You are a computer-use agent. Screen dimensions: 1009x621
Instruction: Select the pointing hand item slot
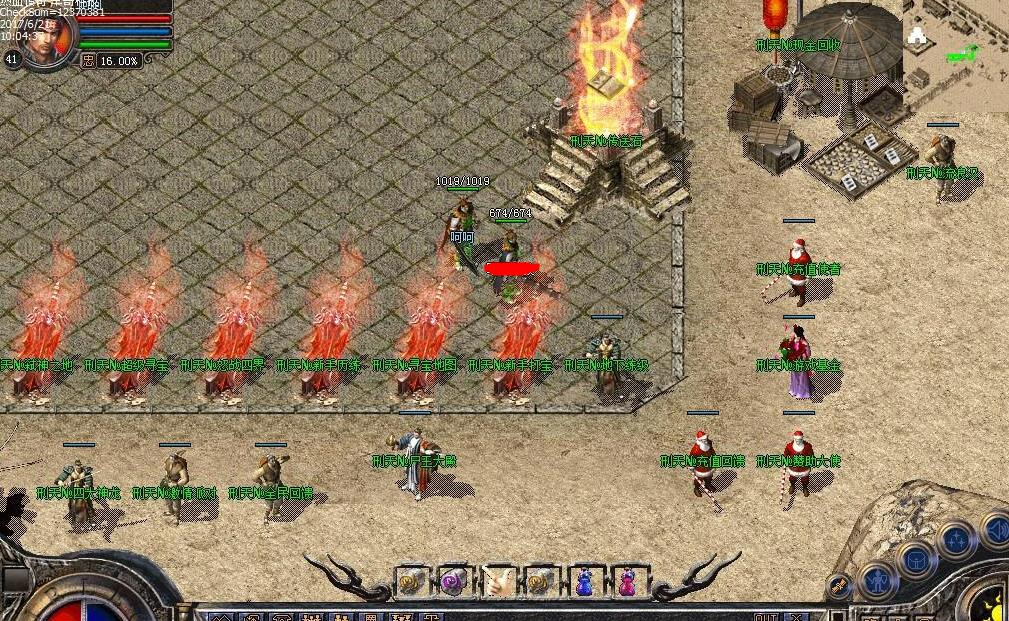click(497, 580)
